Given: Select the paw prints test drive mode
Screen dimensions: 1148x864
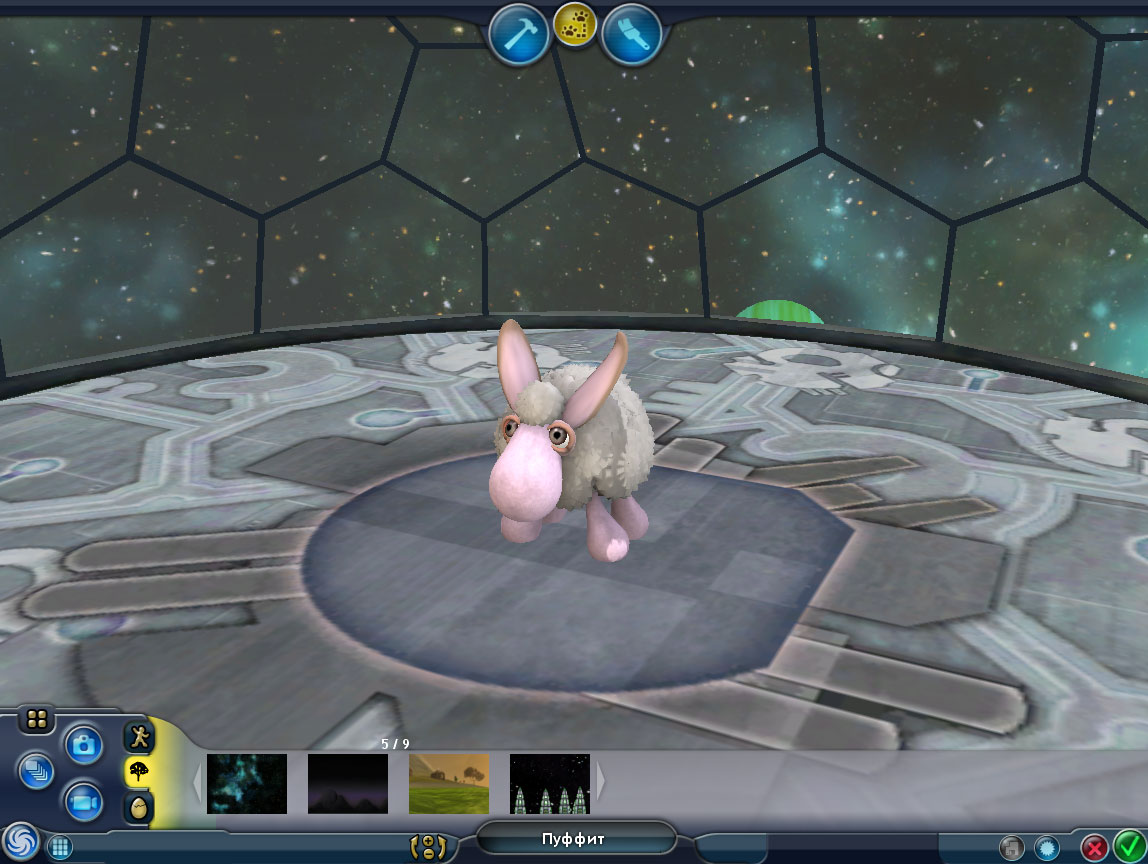Looking at the screenshot, I should (575, 25).
